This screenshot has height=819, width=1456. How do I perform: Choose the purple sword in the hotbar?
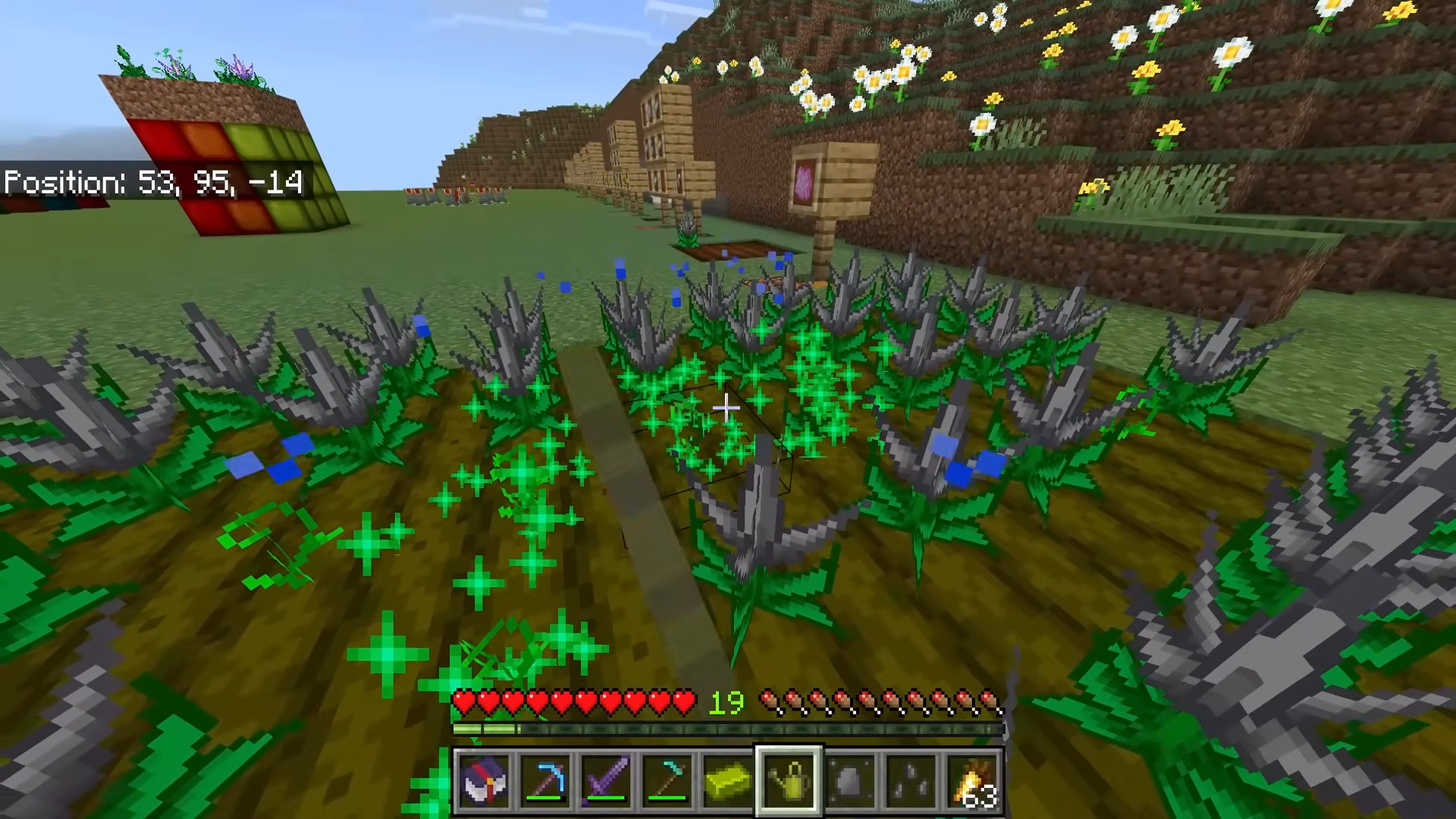tap(606, 780)
